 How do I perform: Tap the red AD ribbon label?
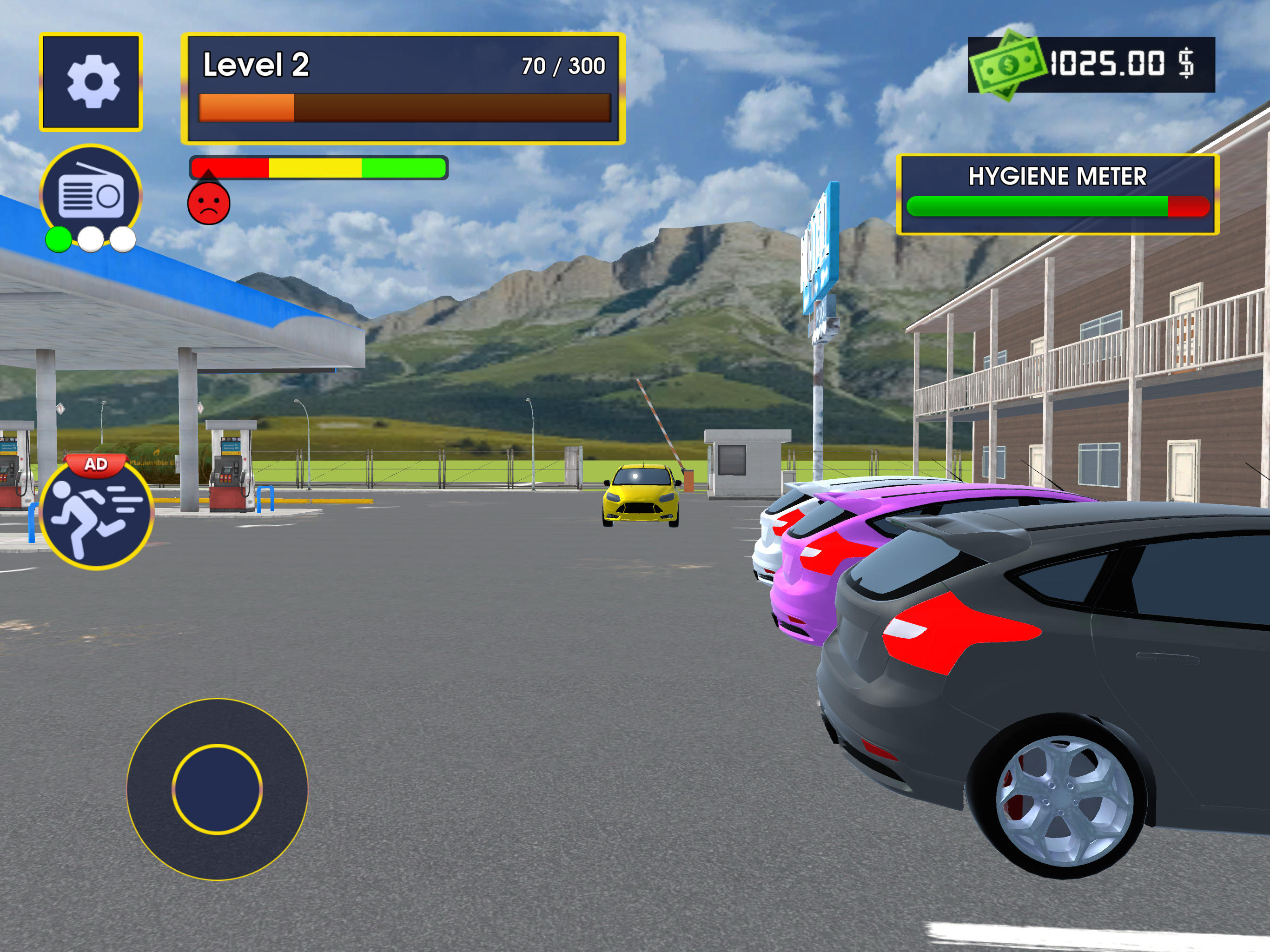pos(96,463)
